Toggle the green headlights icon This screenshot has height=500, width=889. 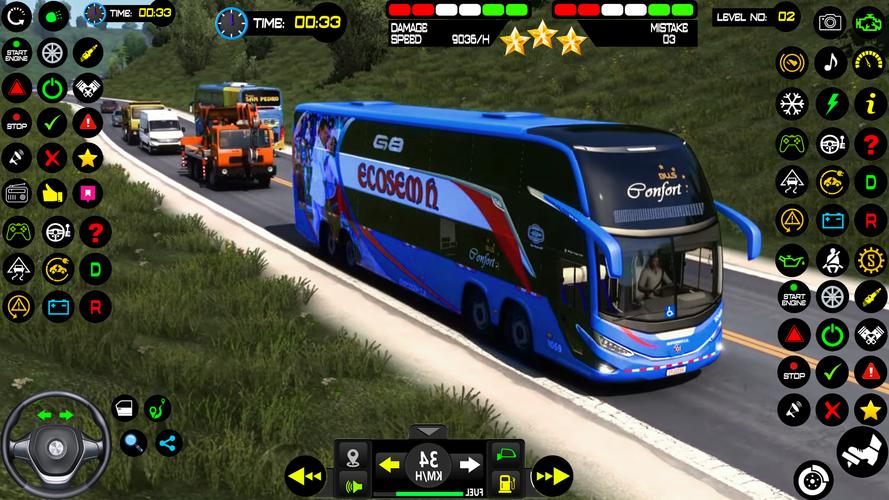53,16
